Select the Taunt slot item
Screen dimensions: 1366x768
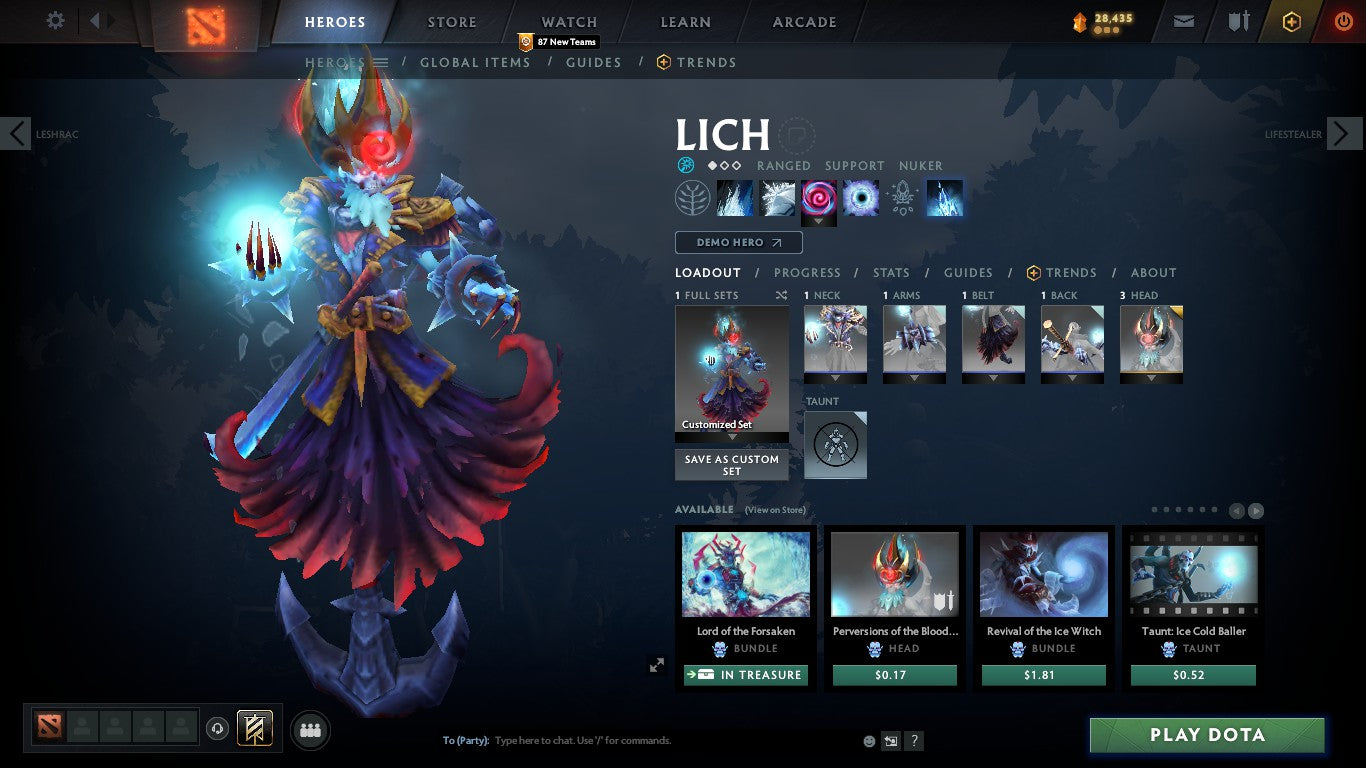tap(835, 444)
